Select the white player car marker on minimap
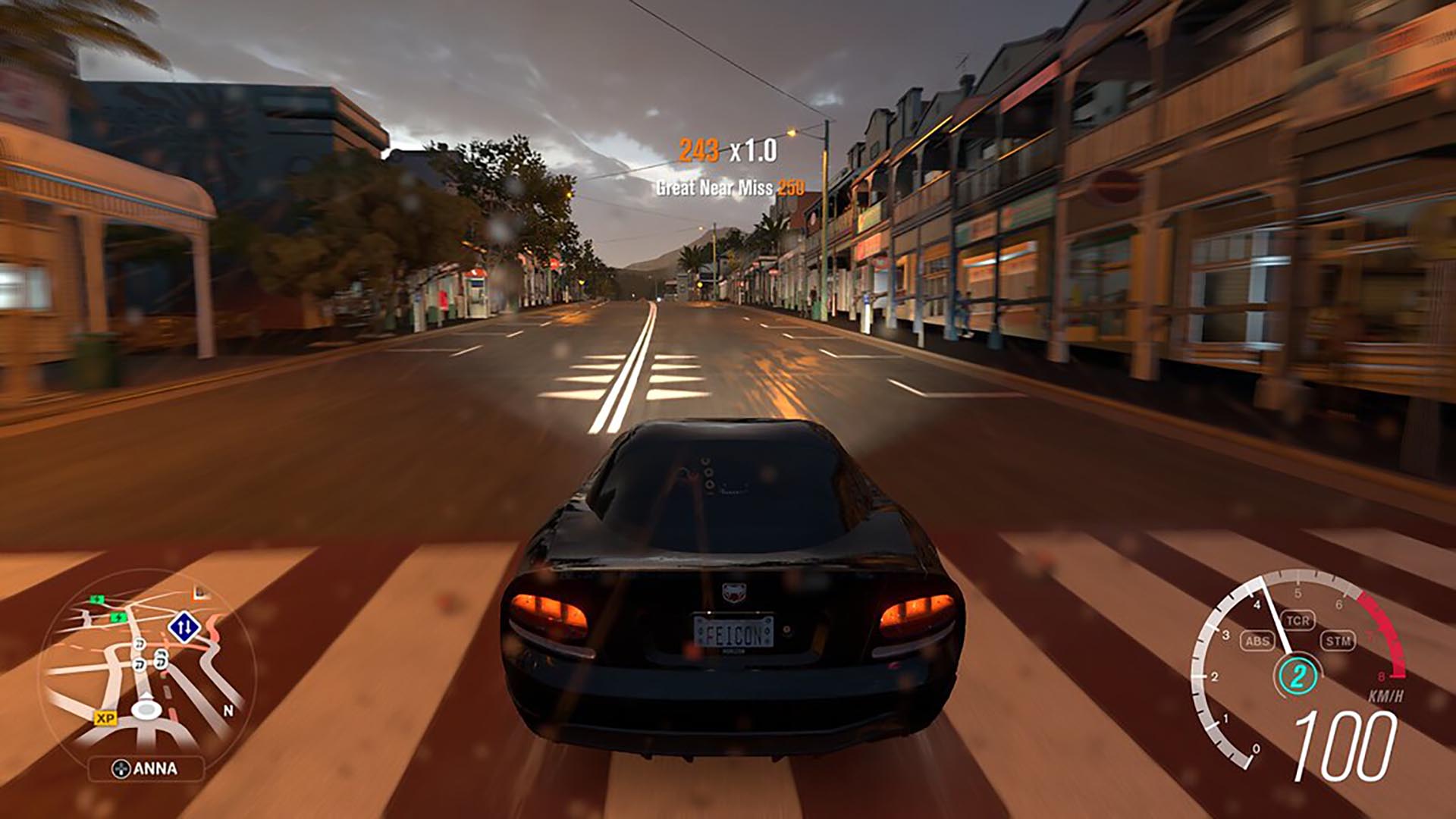This screenshot has width=1456, height=819. tap(144, 709)
